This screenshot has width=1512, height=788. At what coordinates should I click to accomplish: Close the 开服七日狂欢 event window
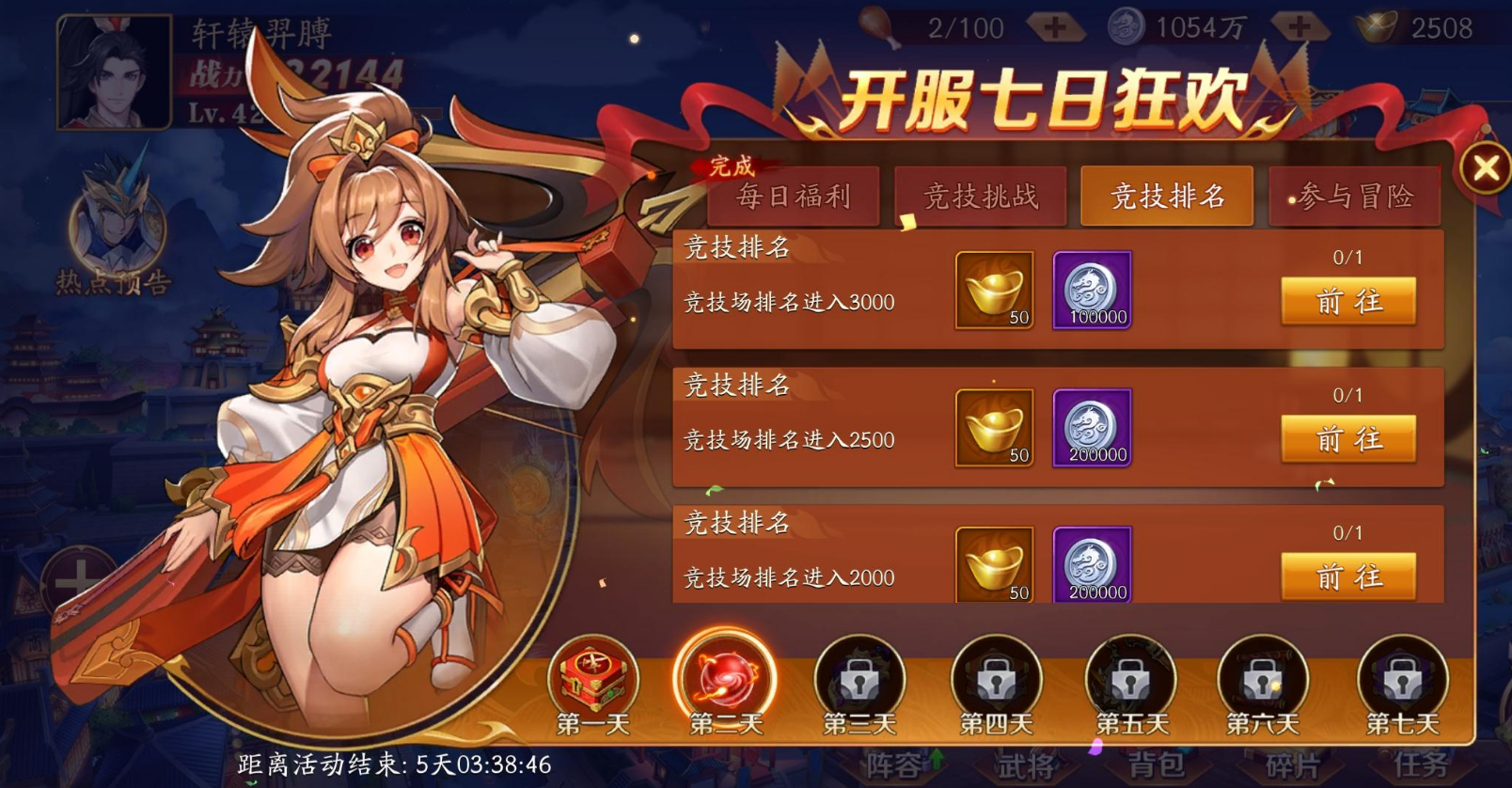(1484, 166)
